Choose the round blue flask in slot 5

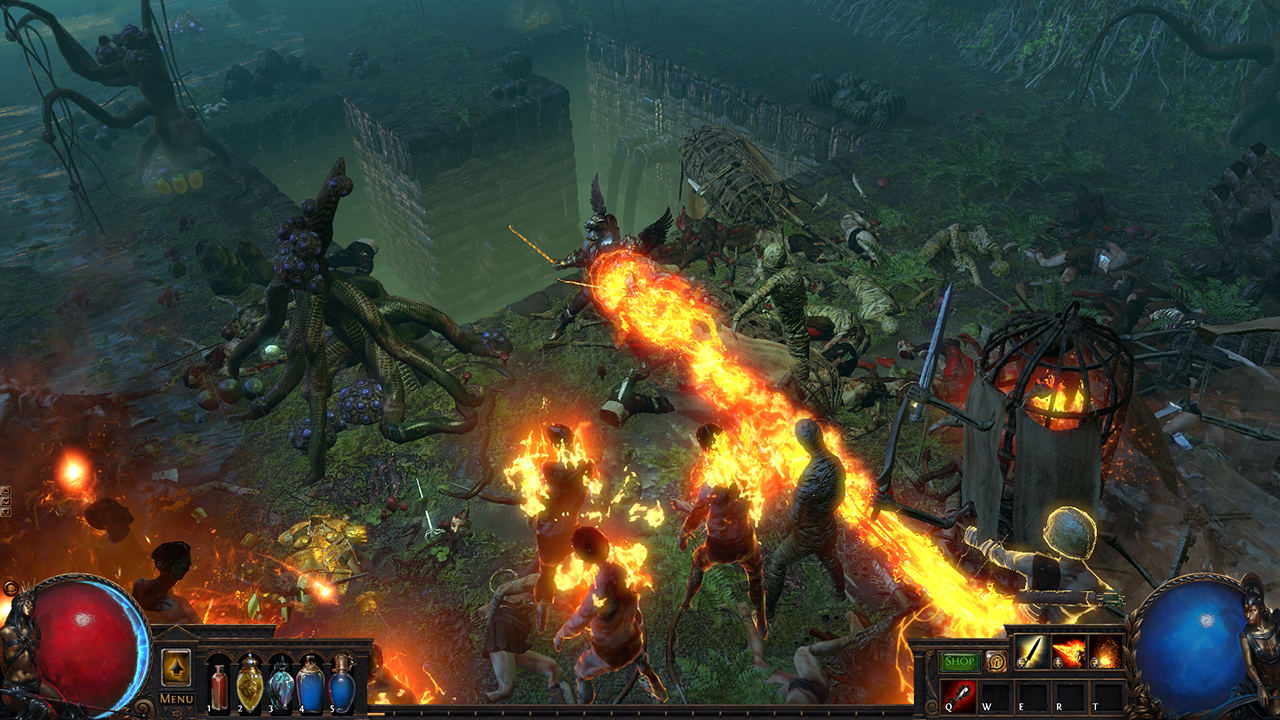(x=342, y=684)
